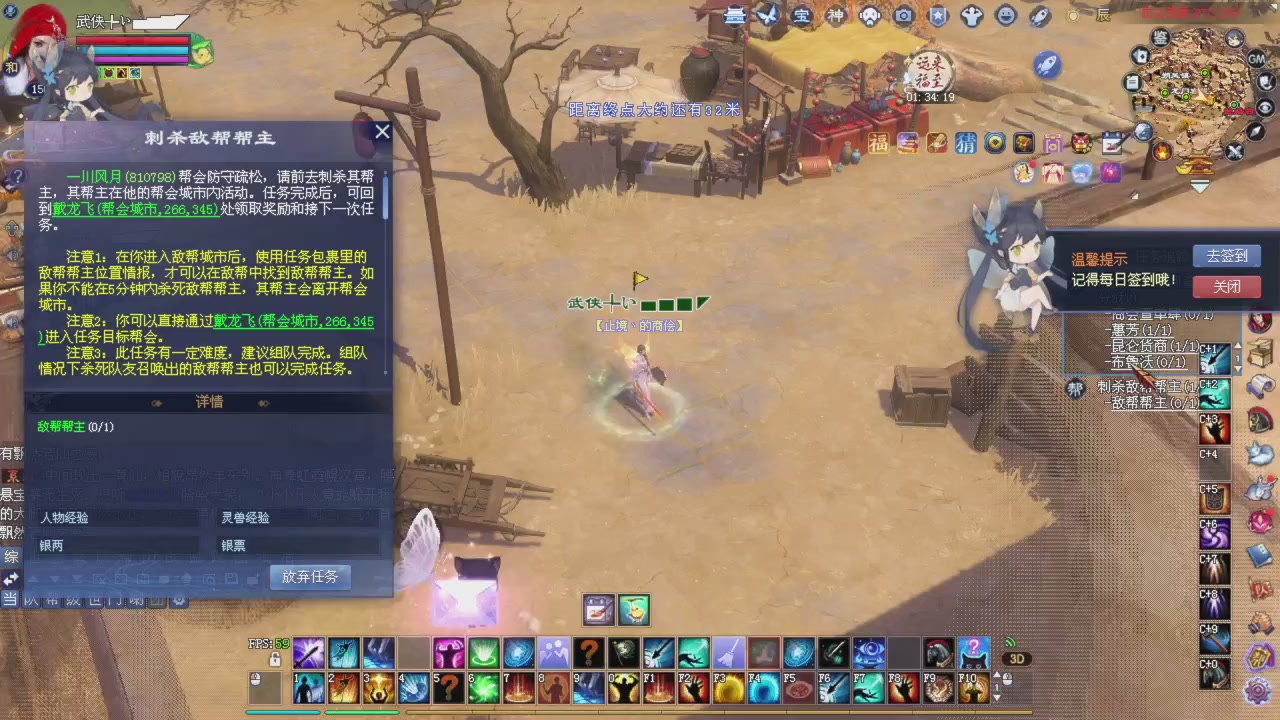Click the 鉴 icon left of the minimap
Viewport: 1280px width, 720px height.
(x=1159, y=37)
